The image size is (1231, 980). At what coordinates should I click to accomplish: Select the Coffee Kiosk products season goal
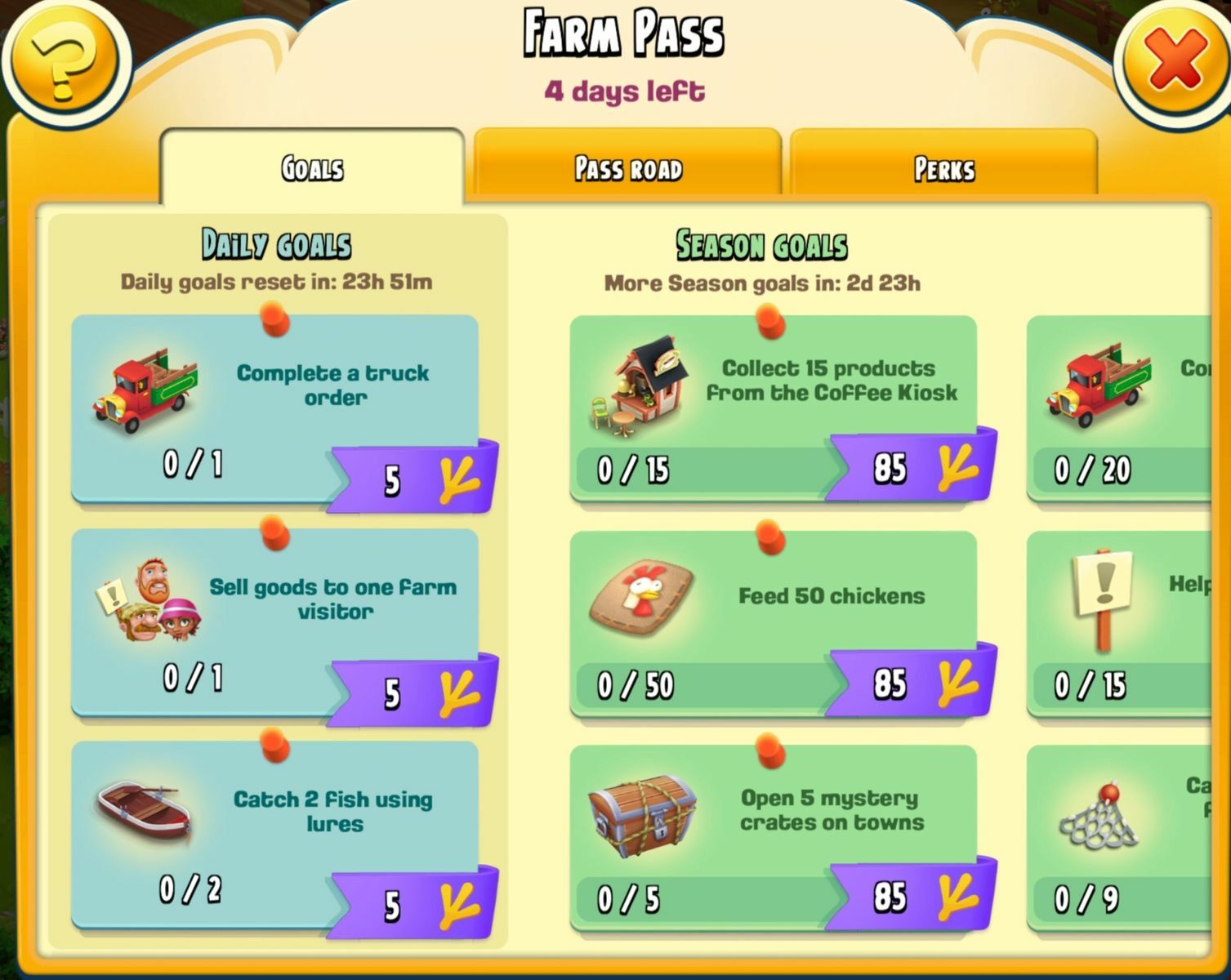pos(773,408)
